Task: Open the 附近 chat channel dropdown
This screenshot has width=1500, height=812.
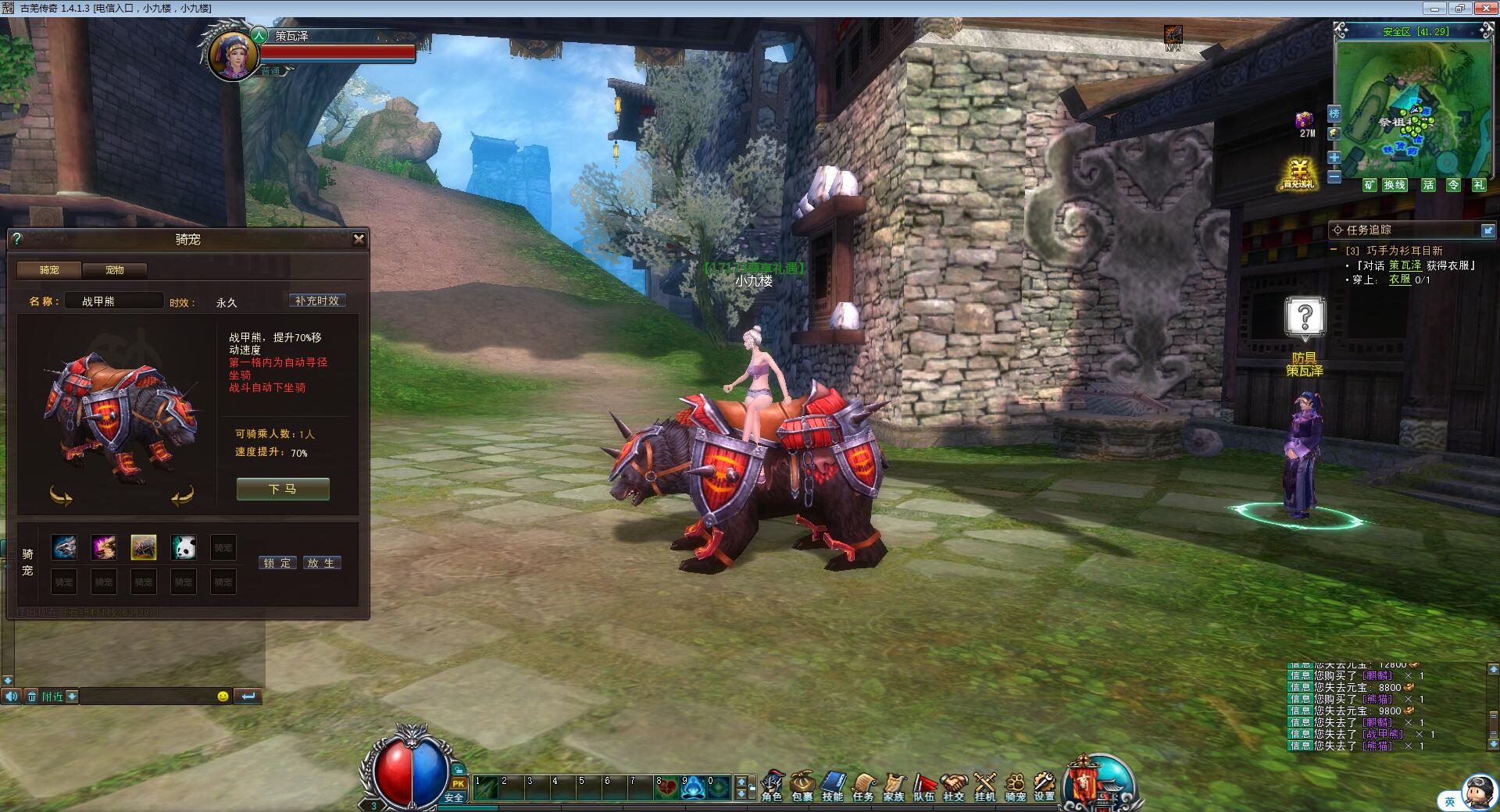Action: click(x=72, y=696)
